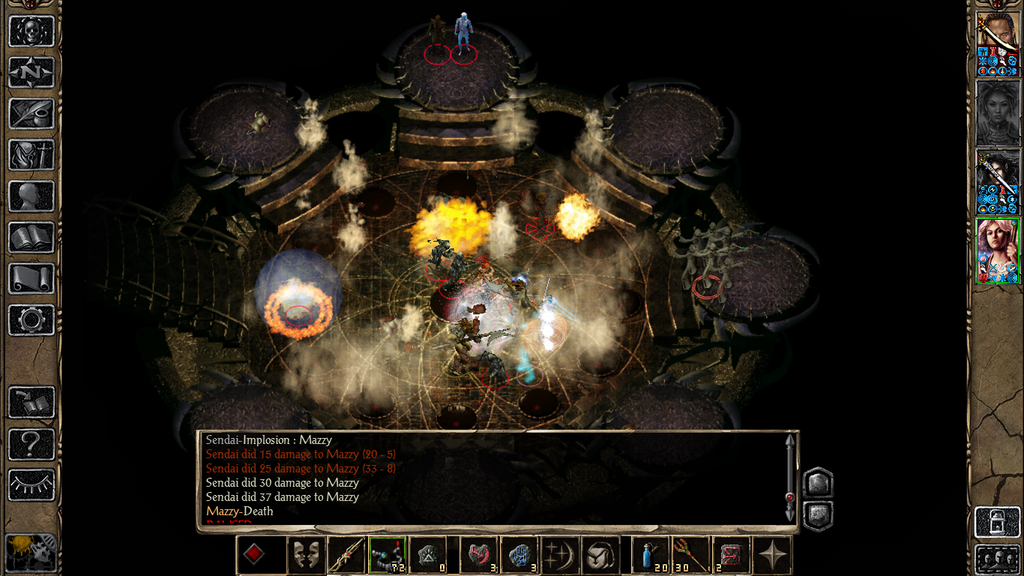Select the staff weapon quick slot
Screen dimensions: 1024x576
[346, 555]
